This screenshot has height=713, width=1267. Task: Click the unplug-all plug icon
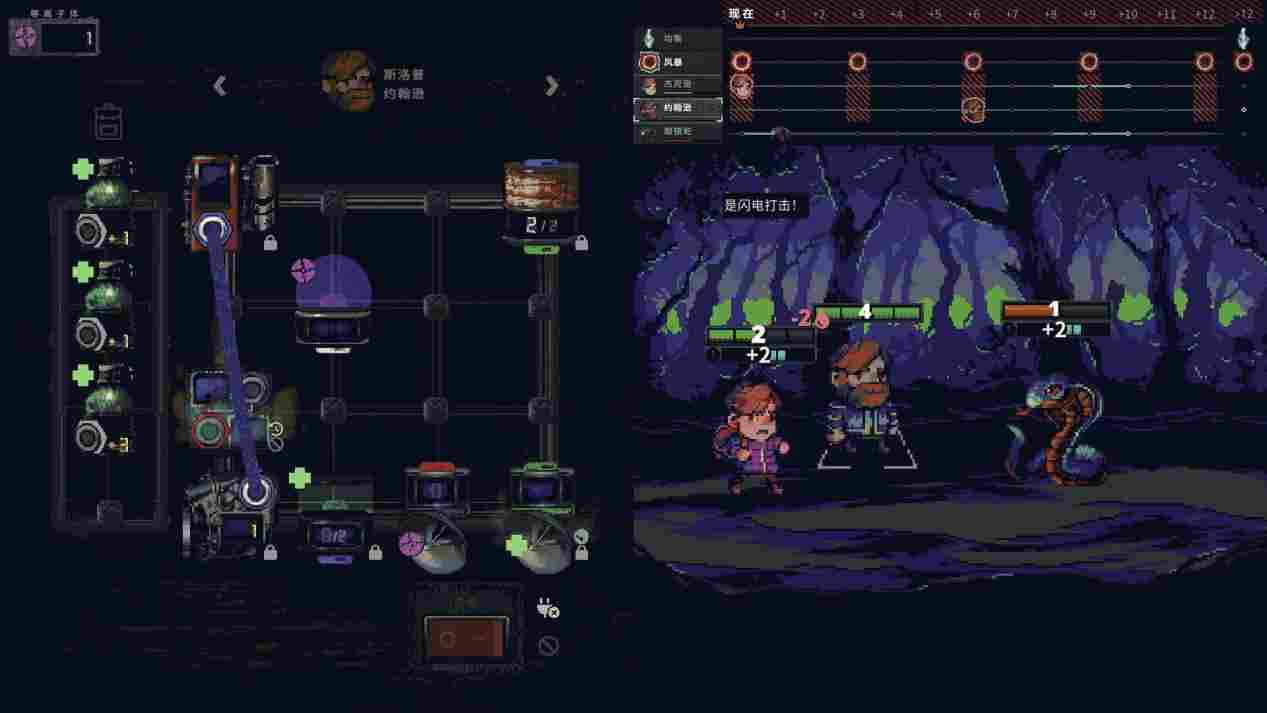547,608
